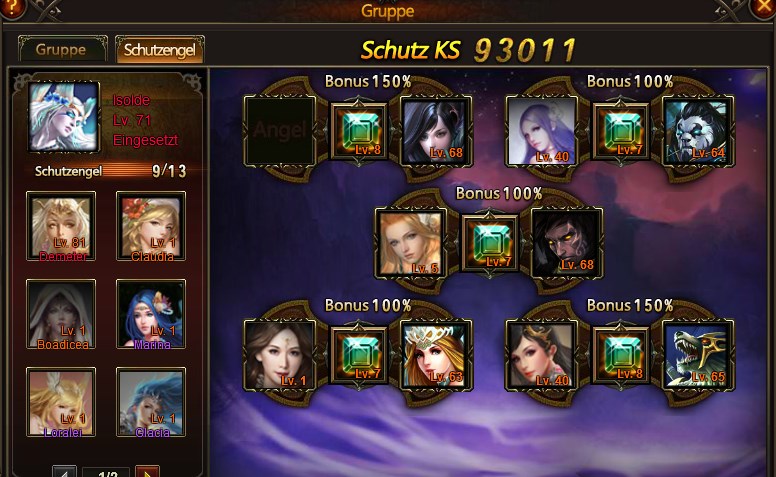This screenshot has height=477, width=776.
Task: Open the Schutzengel tab
Action: coord(160,50)
